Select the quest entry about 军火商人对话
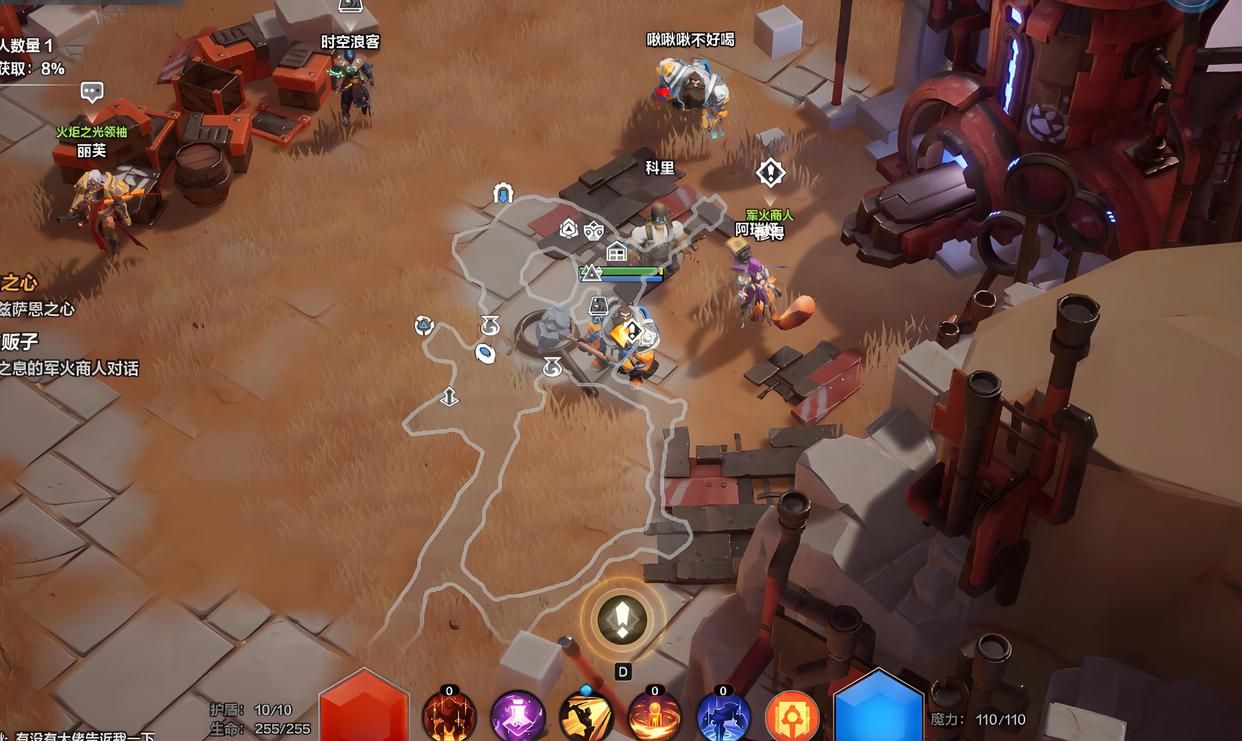The height and width of the screenshot is (741, 1242). [69, 368]
